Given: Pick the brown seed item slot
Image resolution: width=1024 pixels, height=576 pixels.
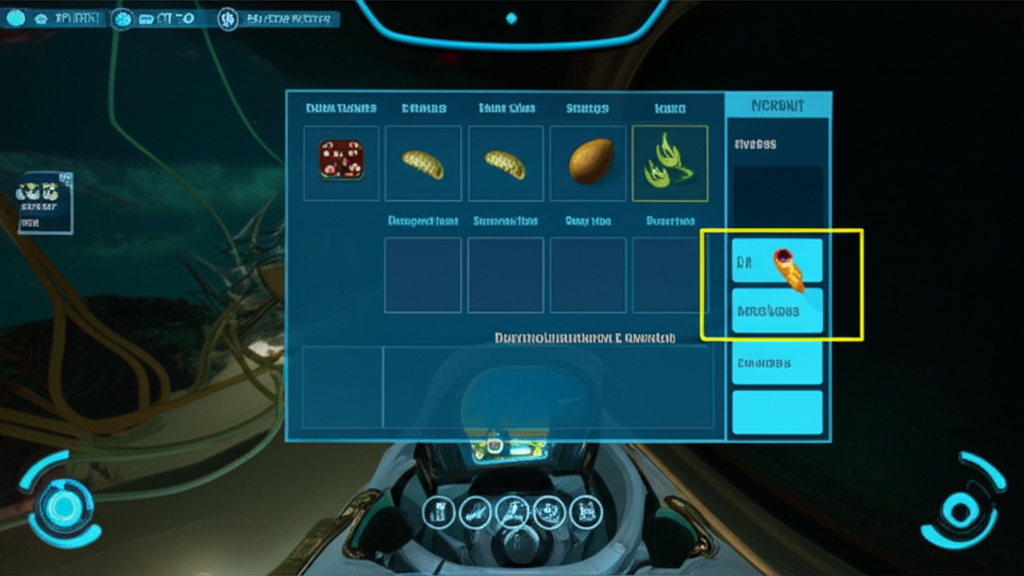Looking at the screenshot, I should tap(588, 162).
